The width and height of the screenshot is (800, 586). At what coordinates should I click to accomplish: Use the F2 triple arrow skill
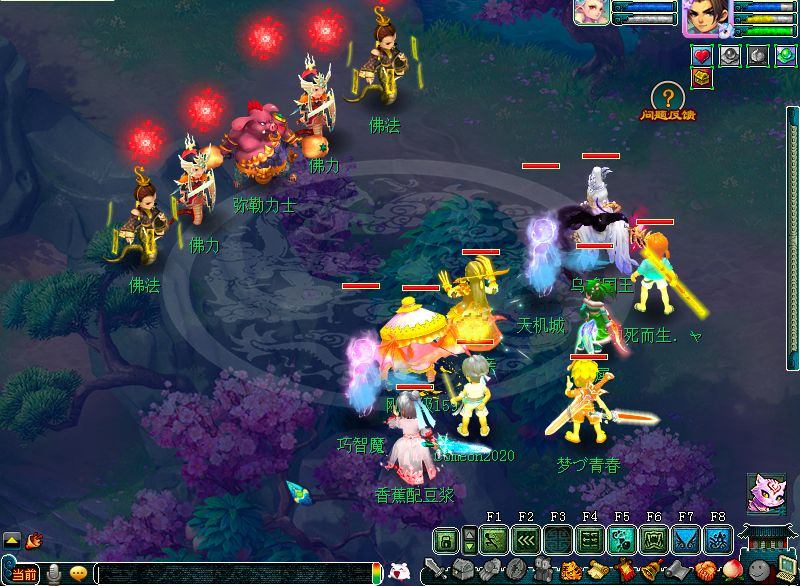click(526, 541)
